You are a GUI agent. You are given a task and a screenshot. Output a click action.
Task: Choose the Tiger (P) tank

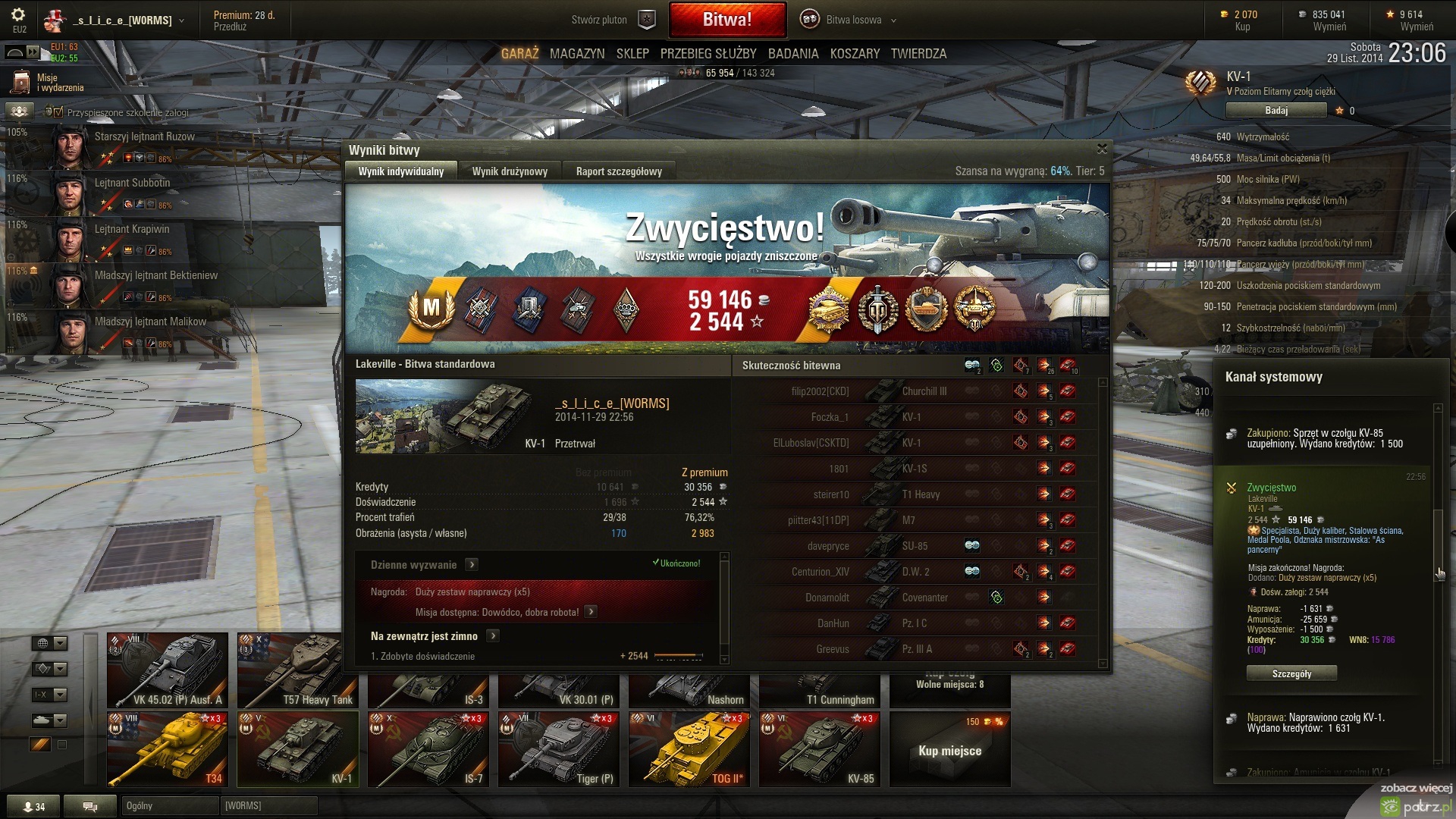(558, 749)
